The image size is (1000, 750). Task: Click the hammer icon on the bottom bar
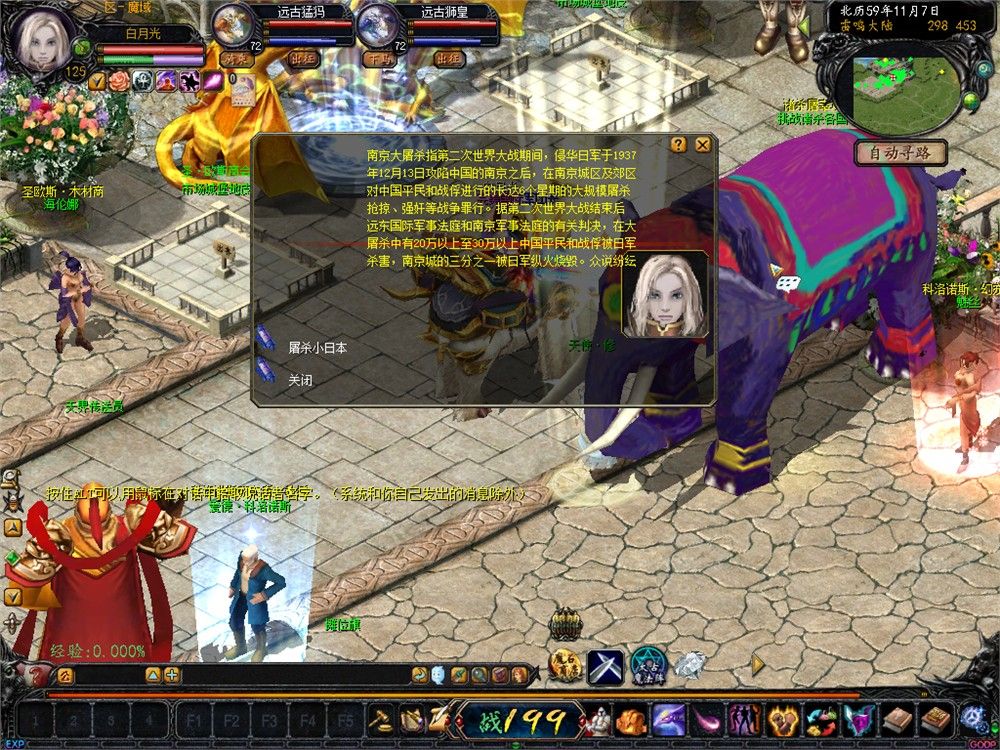[381, 718]
